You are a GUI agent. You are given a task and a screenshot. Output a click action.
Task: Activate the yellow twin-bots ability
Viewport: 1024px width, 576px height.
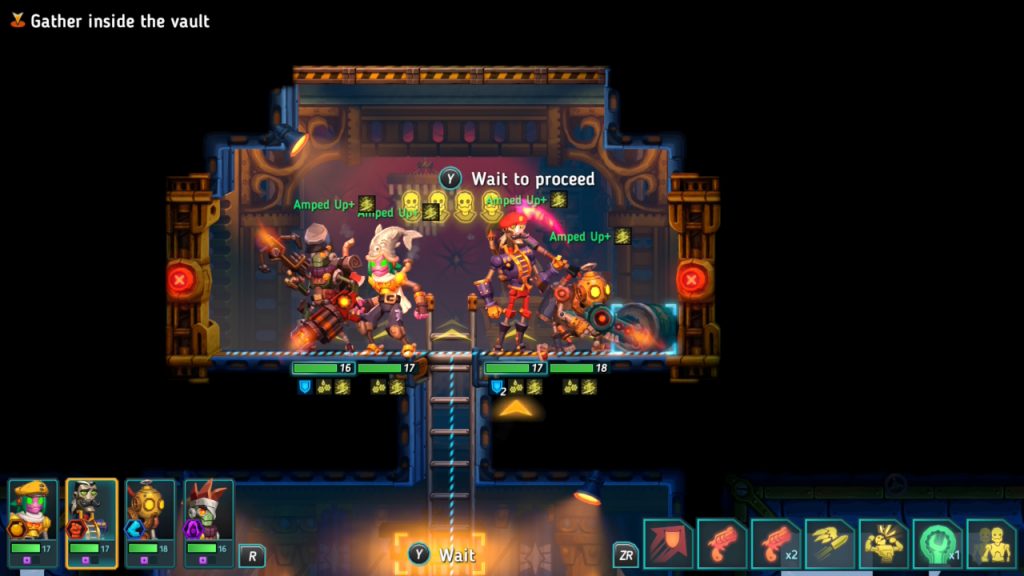[992, 544]
